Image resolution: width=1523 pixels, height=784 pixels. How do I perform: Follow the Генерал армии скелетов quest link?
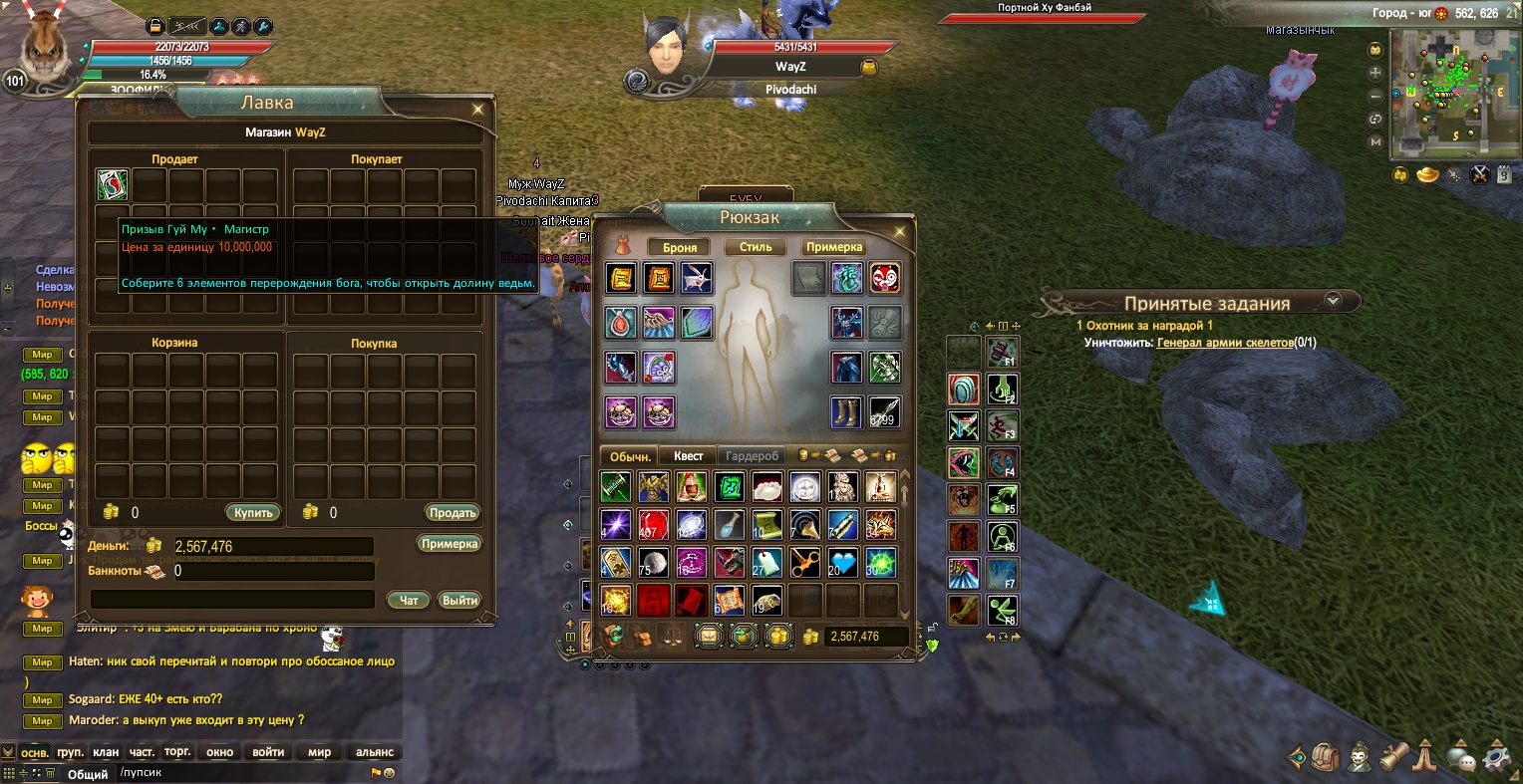[1224, 343]
